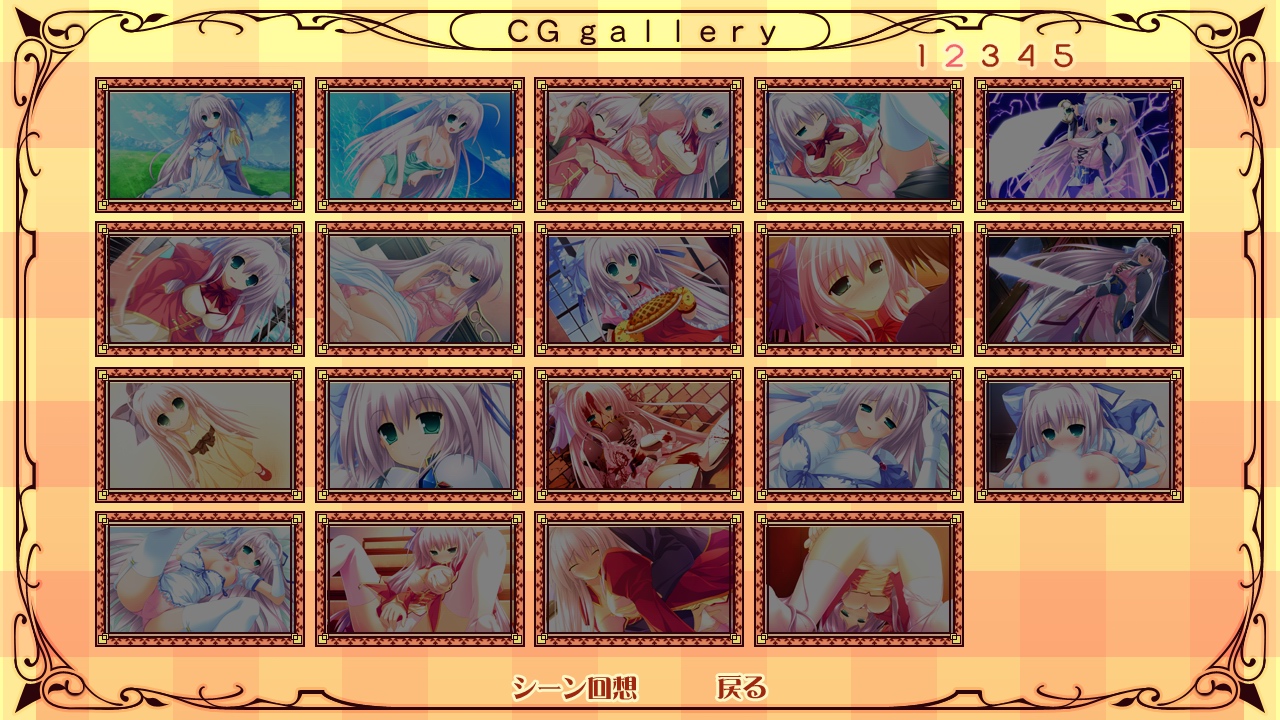Select gallery page 2 number
1280x720 pixels.
954,56
